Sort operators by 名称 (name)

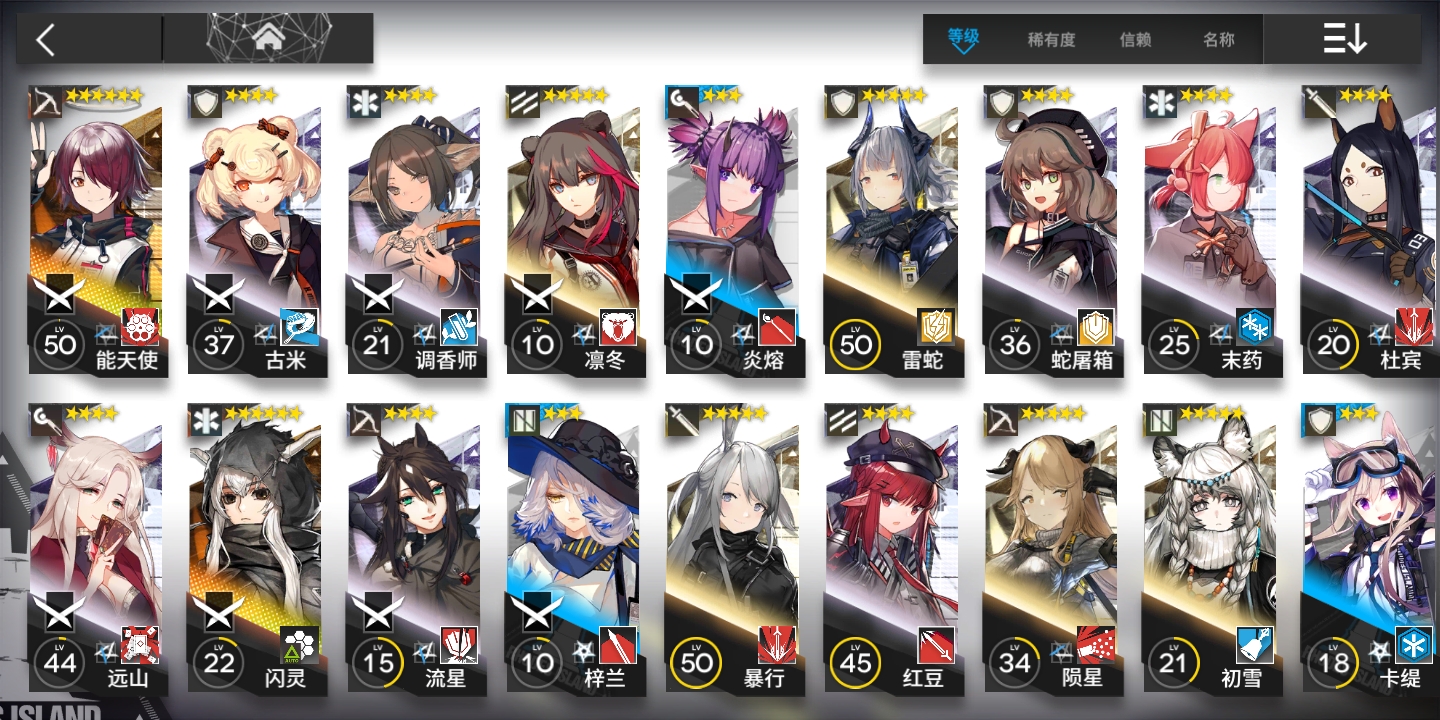point(1218,40)
